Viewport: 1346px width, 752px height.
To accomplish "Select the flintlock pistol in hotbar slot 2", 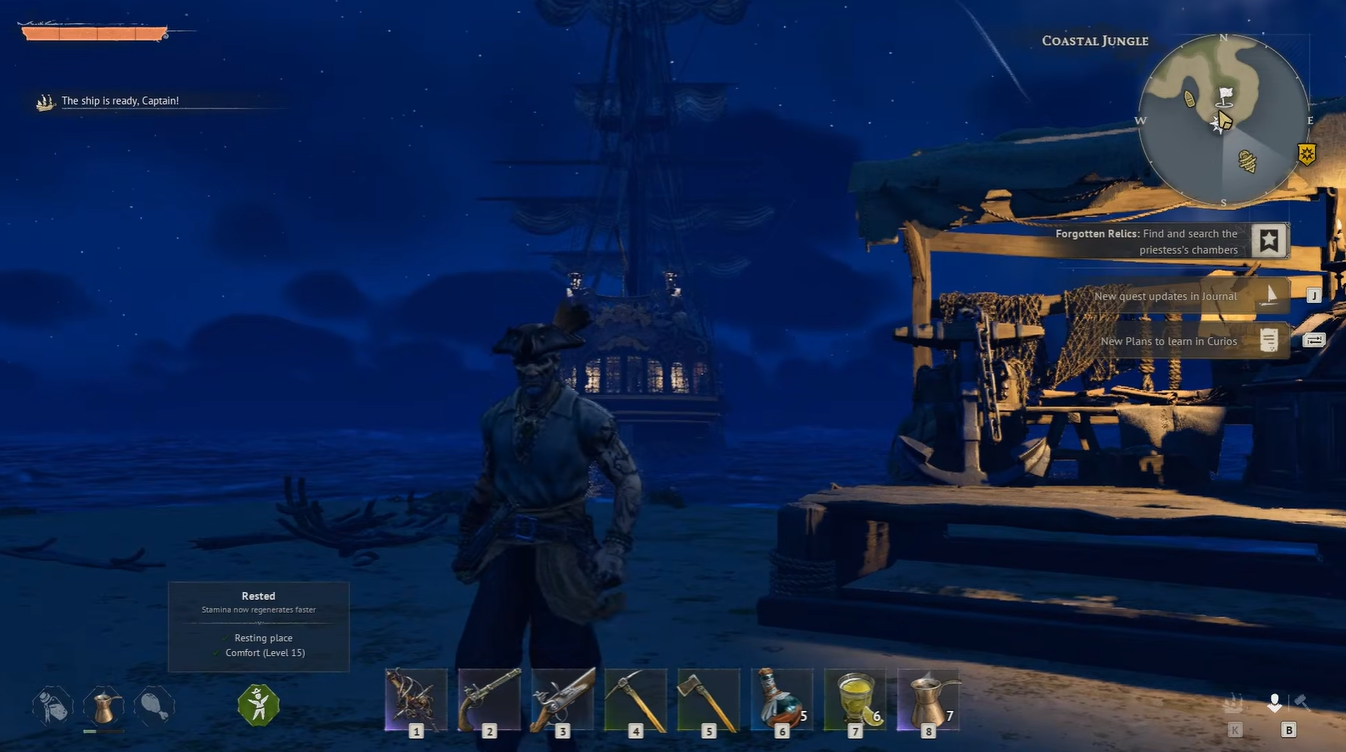I will coord(416,697).
